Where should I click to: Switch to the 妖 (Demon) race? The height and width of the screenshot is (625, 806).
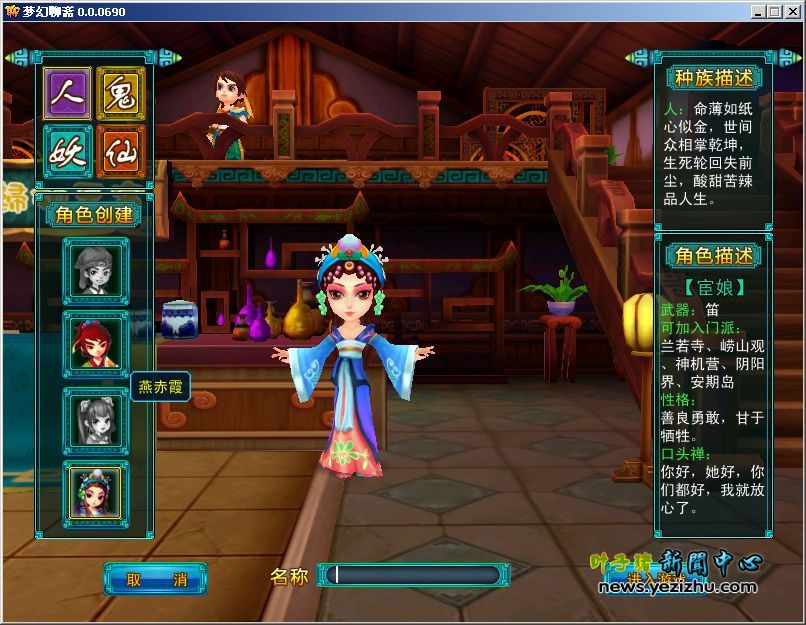tap(67, 151)
